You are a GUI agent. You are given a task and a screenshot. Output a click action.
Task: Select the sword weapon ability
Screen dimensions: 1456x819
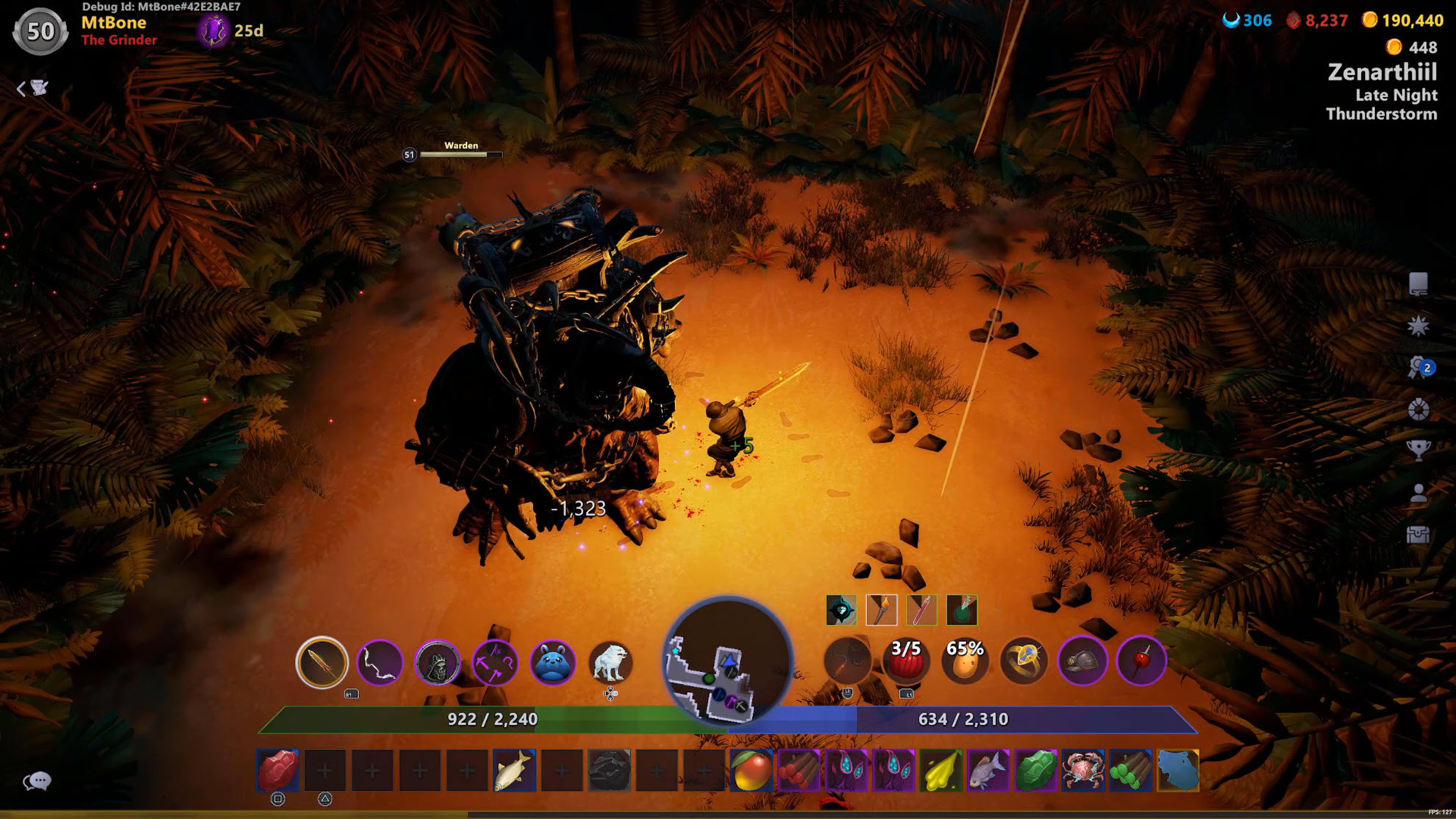pos(321,662)
